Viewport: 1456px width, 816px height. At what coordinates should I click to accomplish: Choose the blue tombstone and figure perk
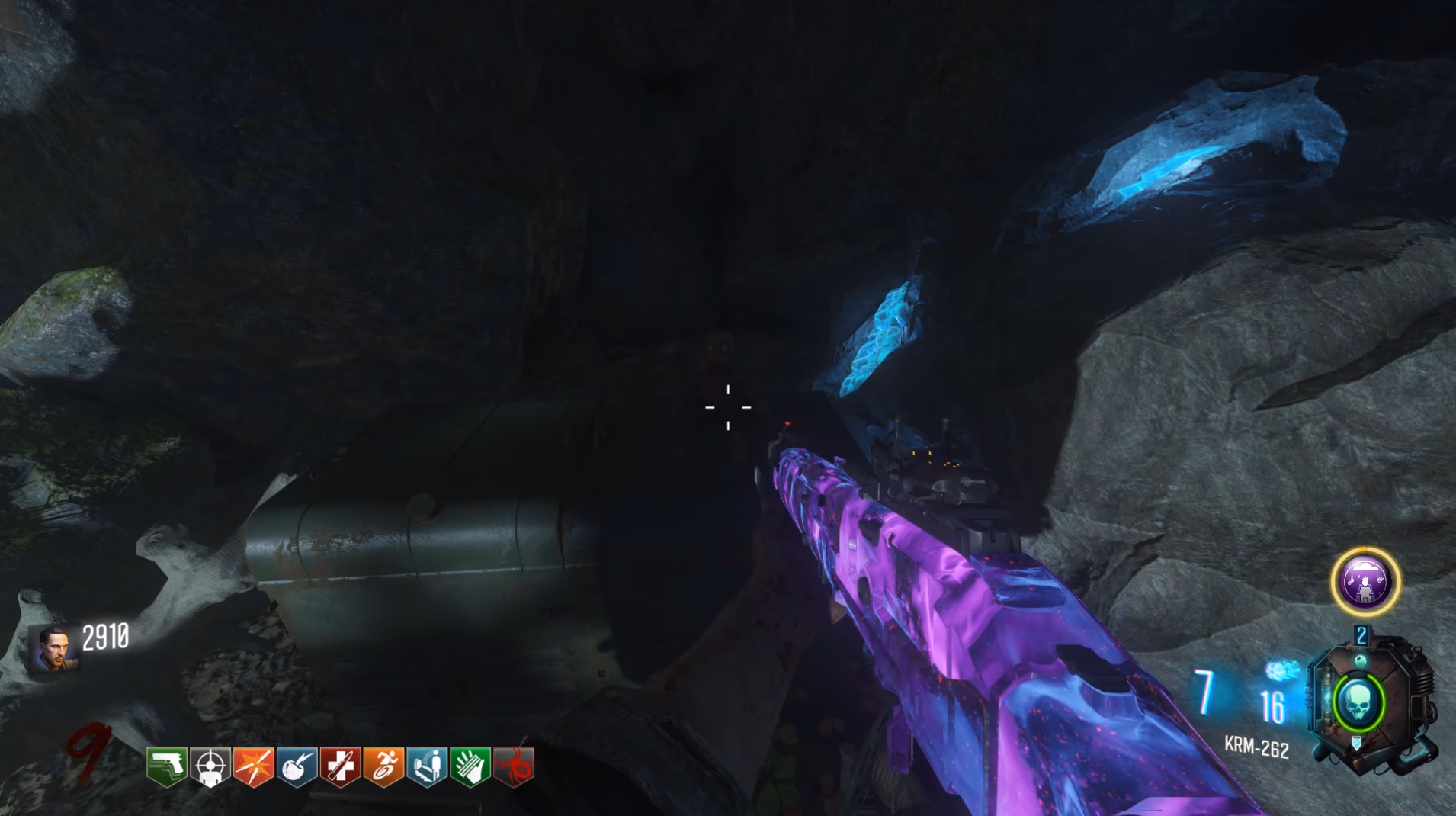427,766
